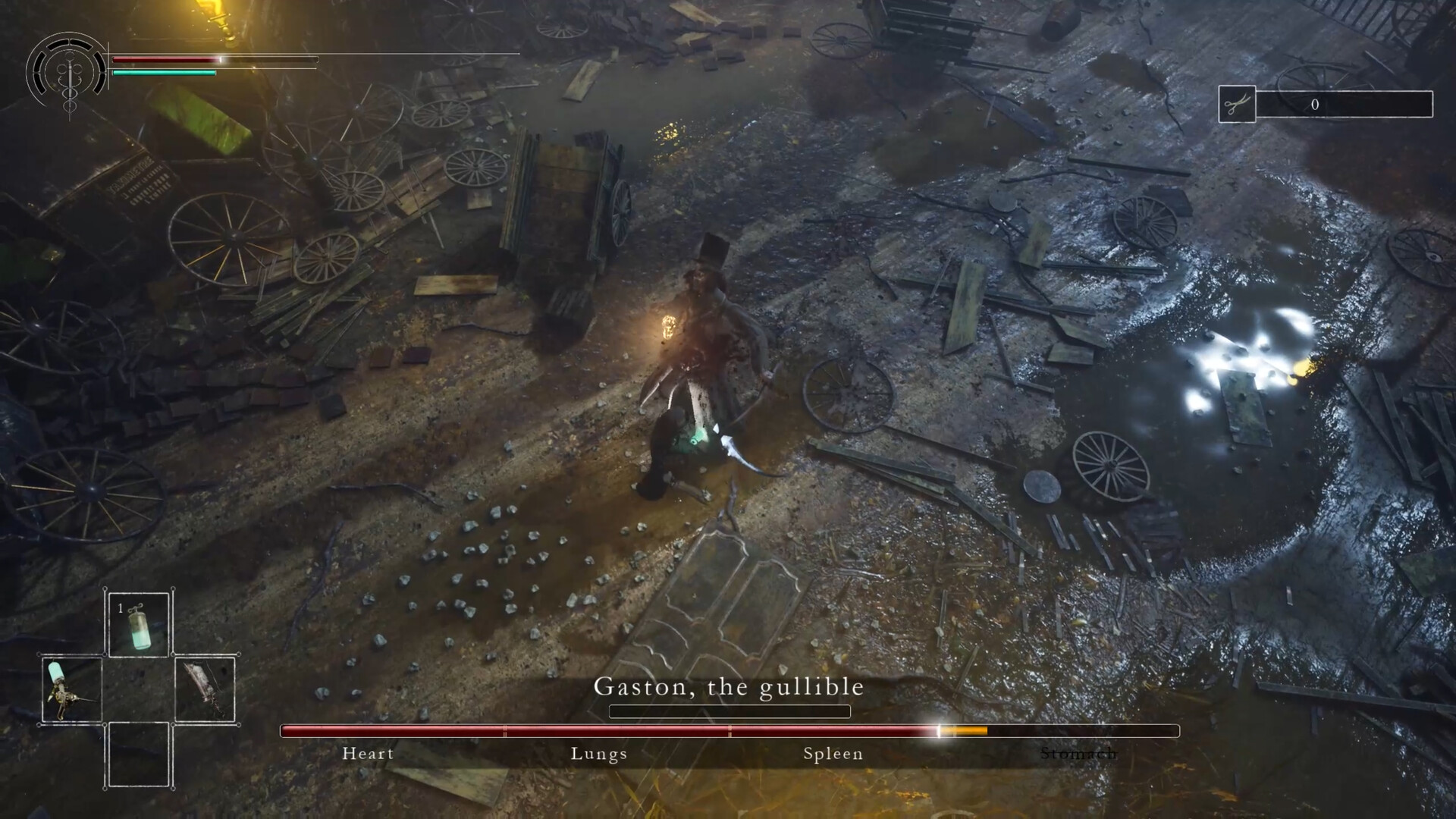This screenshot has width=1456, height=819.
Task: Click the zero counter next to the scissors
Action: pyautogui.click(x=1315, y=105)
